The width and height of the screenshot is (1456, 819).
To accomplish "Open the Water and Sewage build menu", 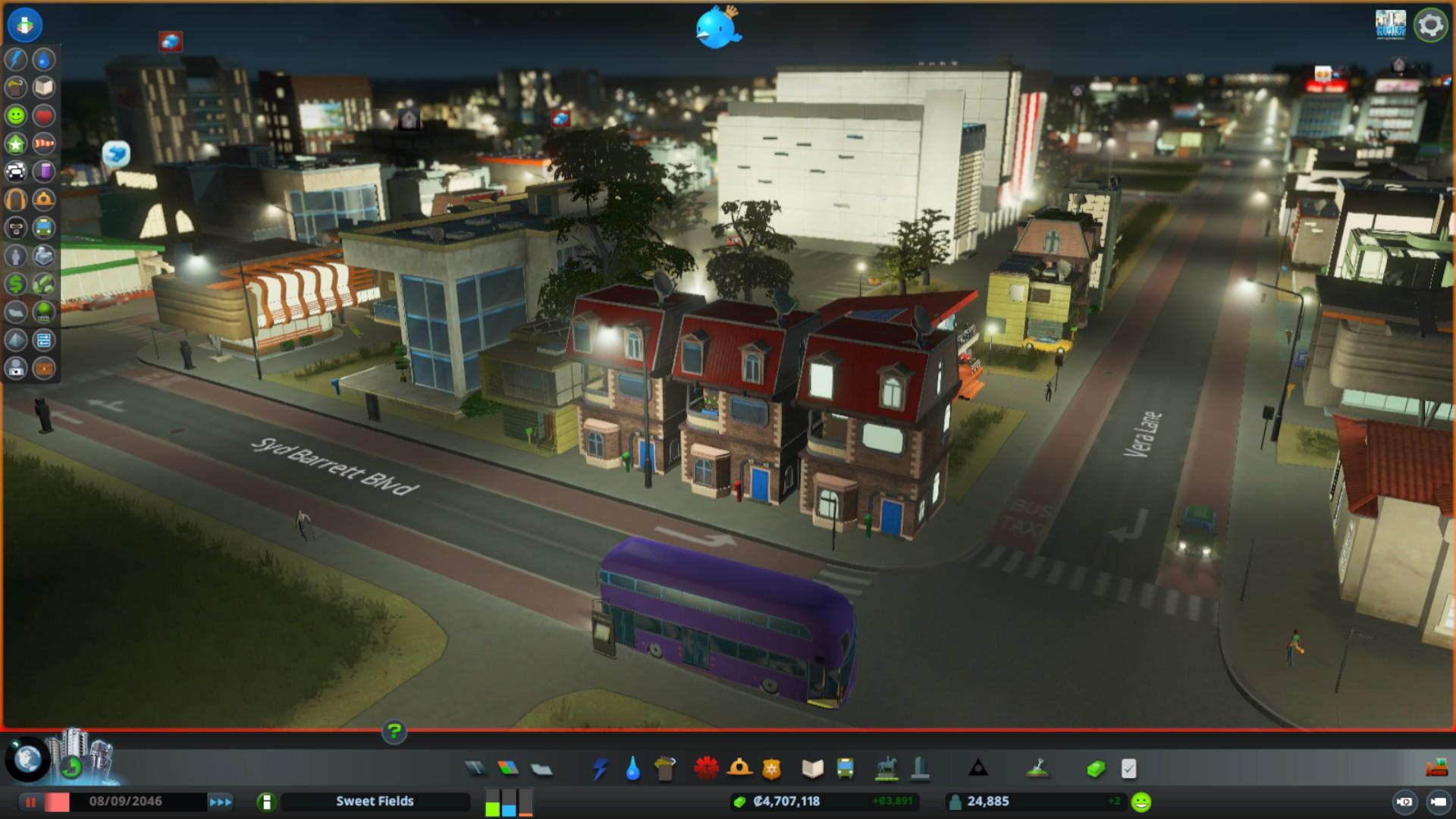I will pyautogui.click(x=632, y=769).
